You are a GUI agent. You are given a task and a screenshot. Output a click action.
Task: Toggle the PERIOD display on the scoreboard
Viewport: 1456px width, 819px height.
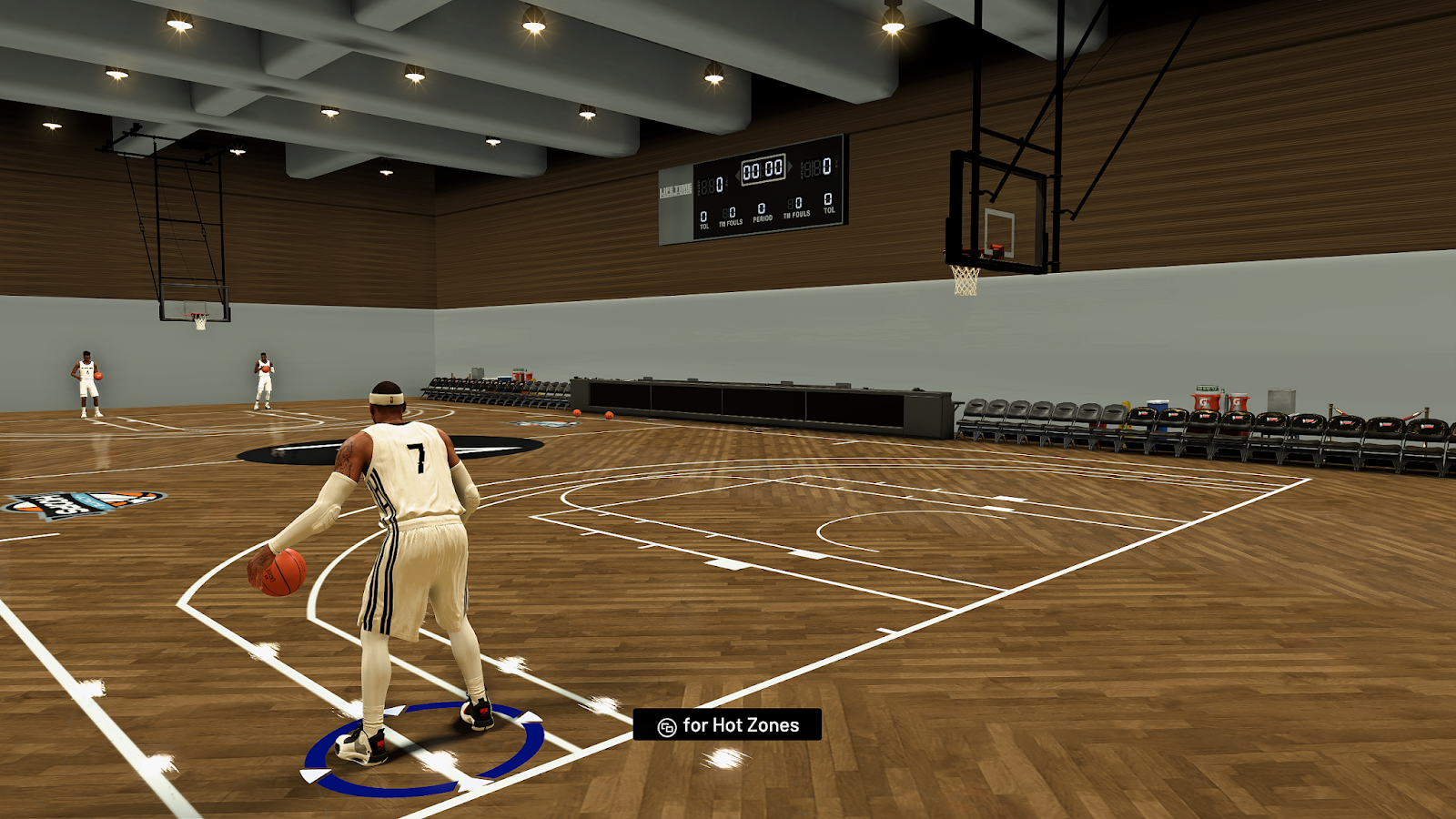coord(763,212)
